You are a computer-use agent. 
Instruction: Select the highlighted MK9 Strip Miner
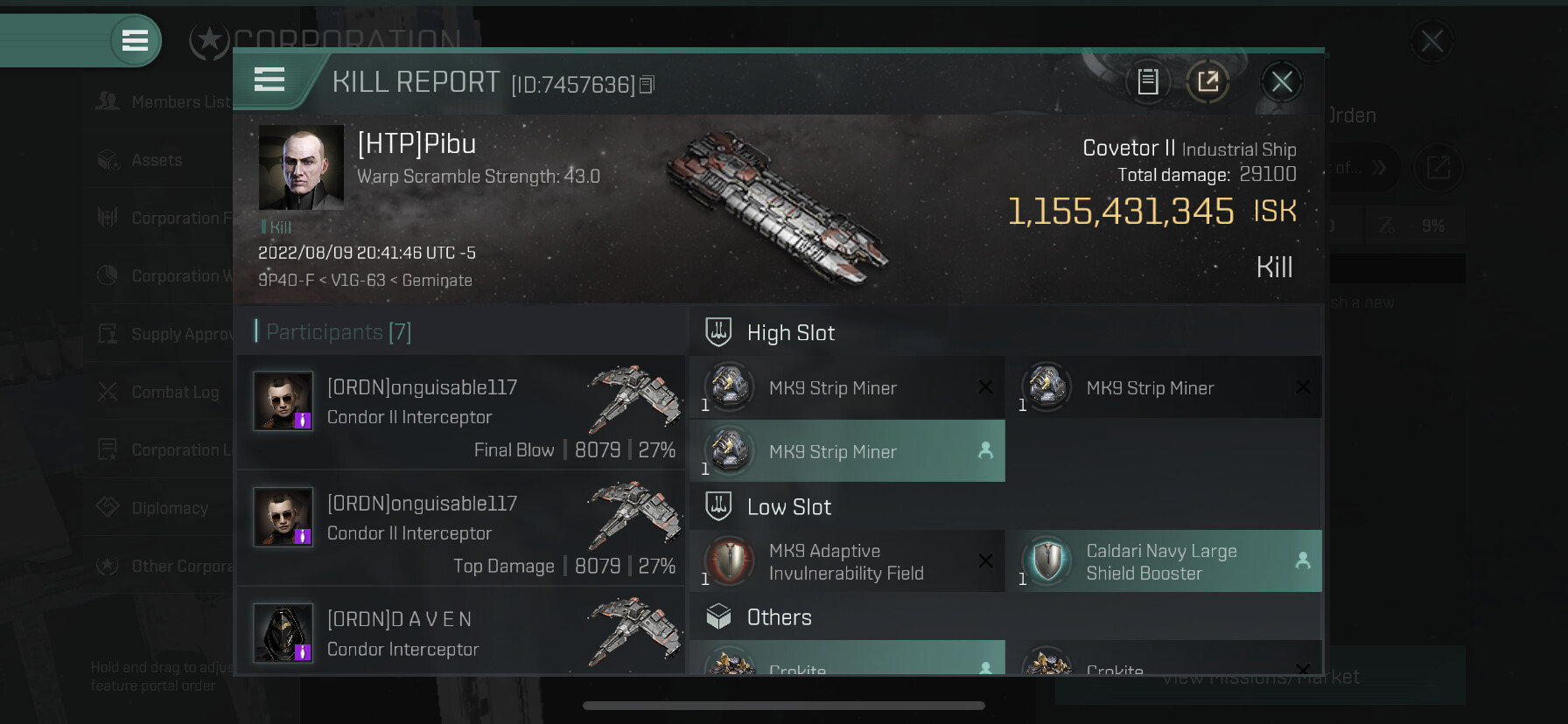point(847,451)
